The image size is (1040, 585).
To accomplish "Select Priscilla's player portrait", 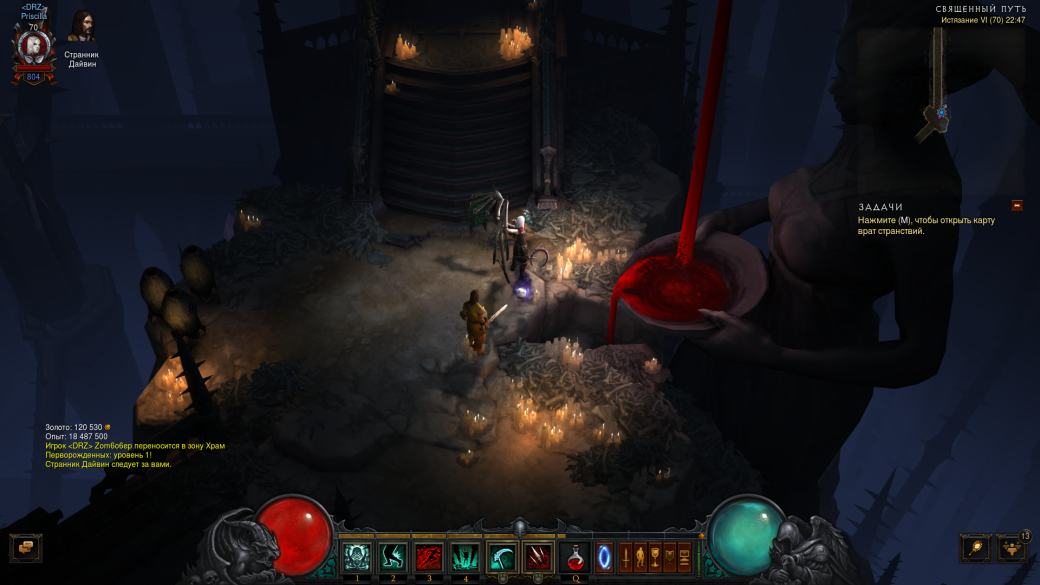I will click(33, 47).
